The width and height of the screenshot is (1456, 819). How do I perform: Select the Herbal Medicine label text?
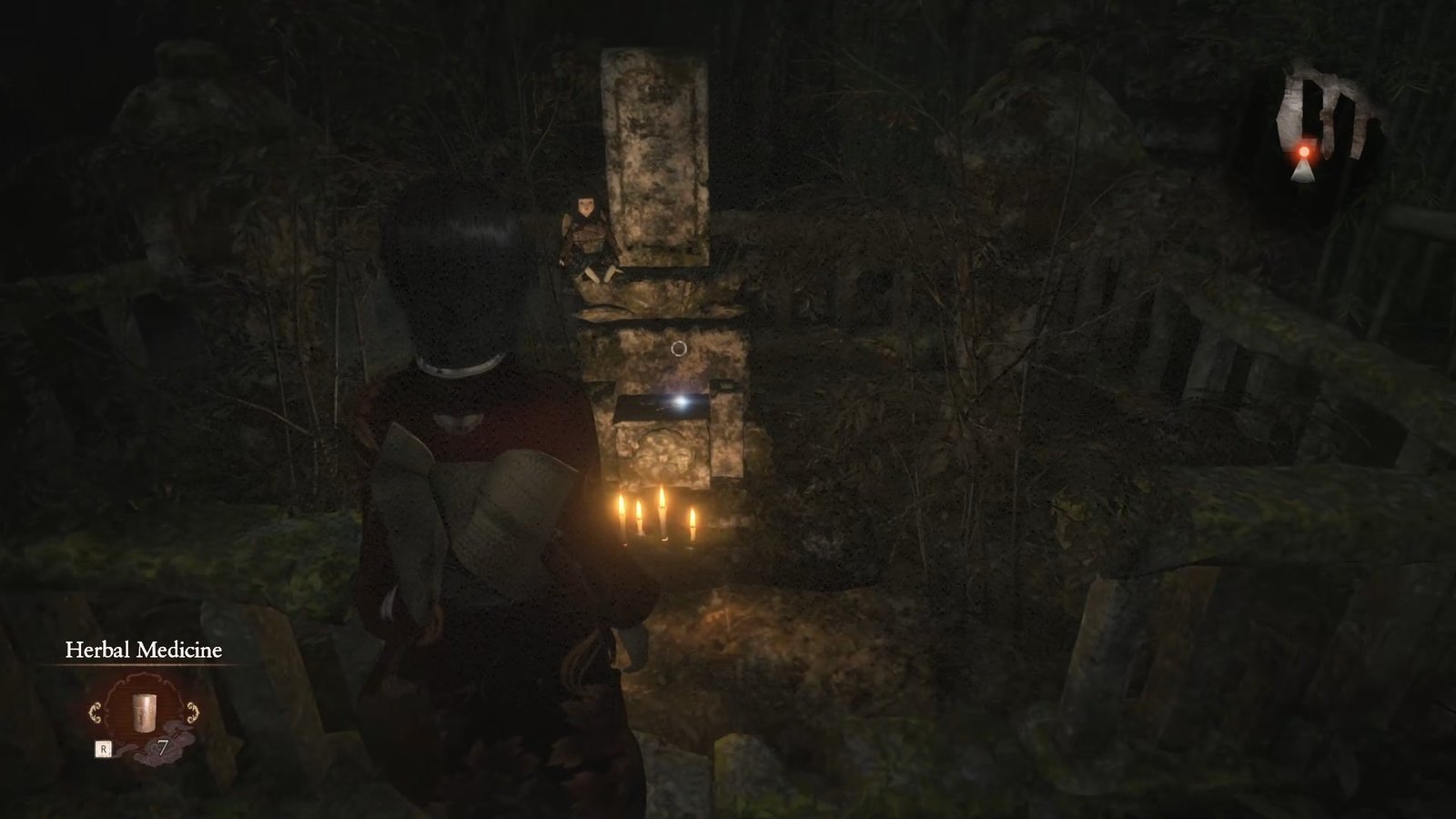pos(143,650)
